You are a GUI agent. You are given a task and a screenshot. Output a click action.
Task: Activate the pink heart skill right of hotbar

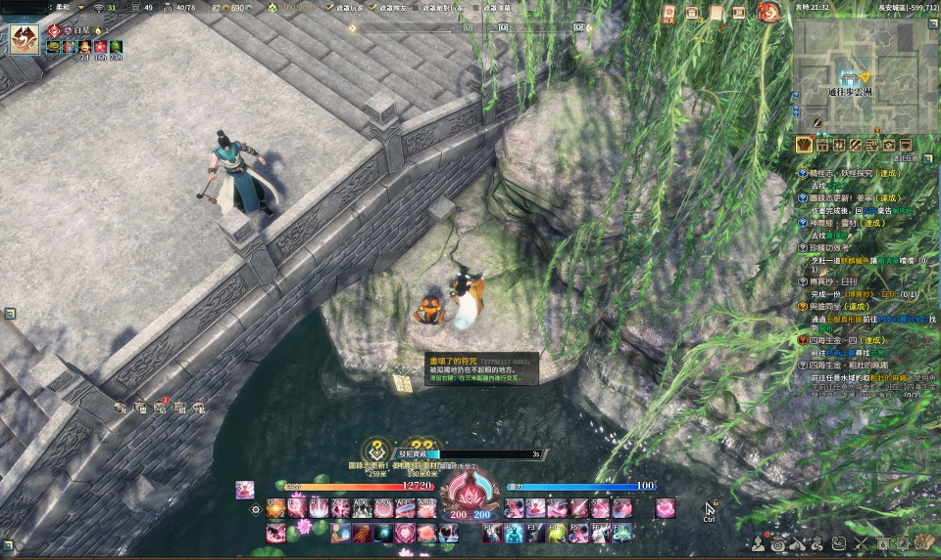tap(665, 508)
